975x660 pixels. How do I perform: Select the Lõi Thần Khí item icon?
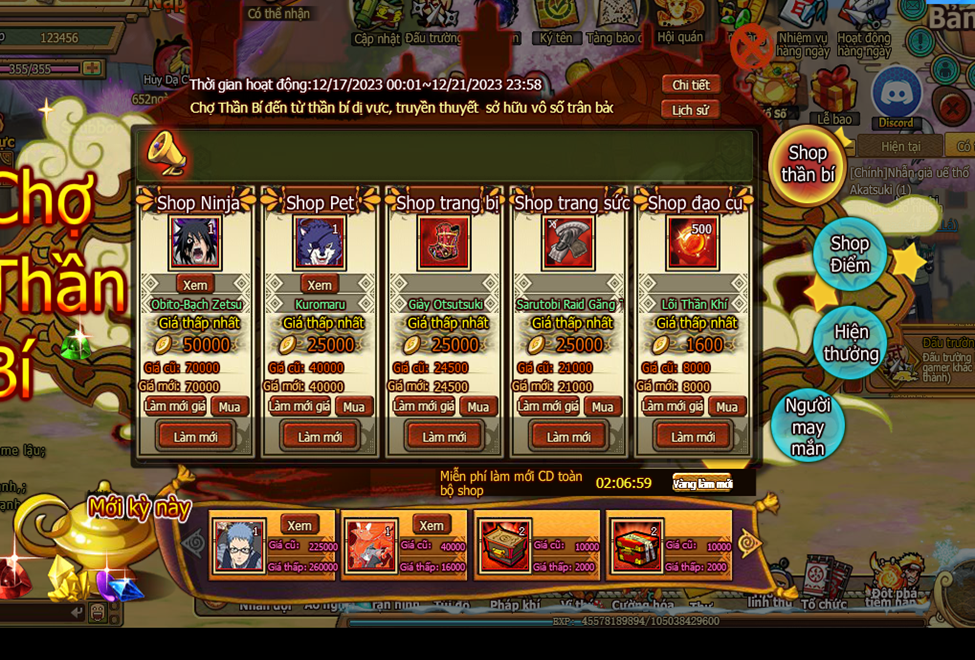(x=692, y=243)
